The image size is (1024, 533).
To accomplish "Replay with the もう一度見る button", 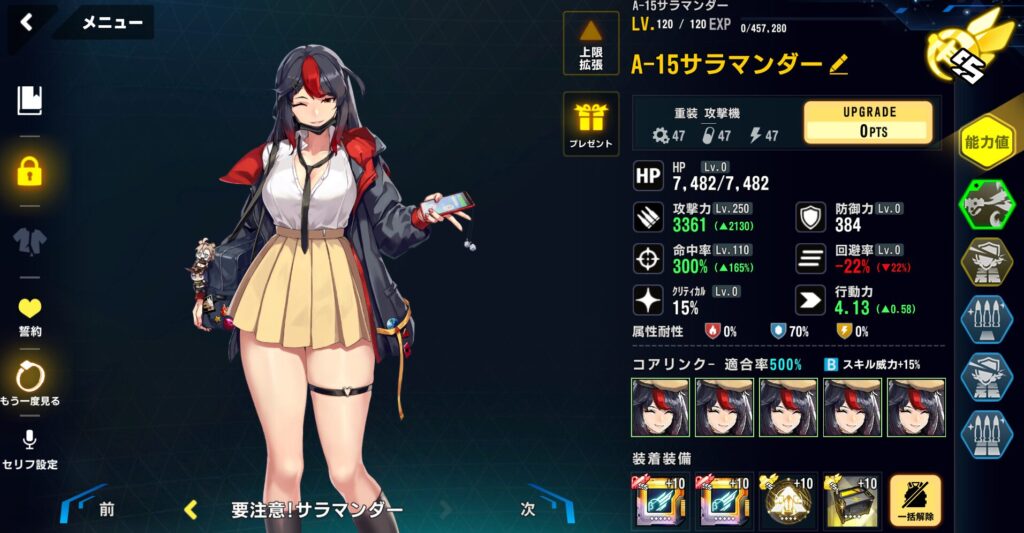I will [x=30, y=383].
